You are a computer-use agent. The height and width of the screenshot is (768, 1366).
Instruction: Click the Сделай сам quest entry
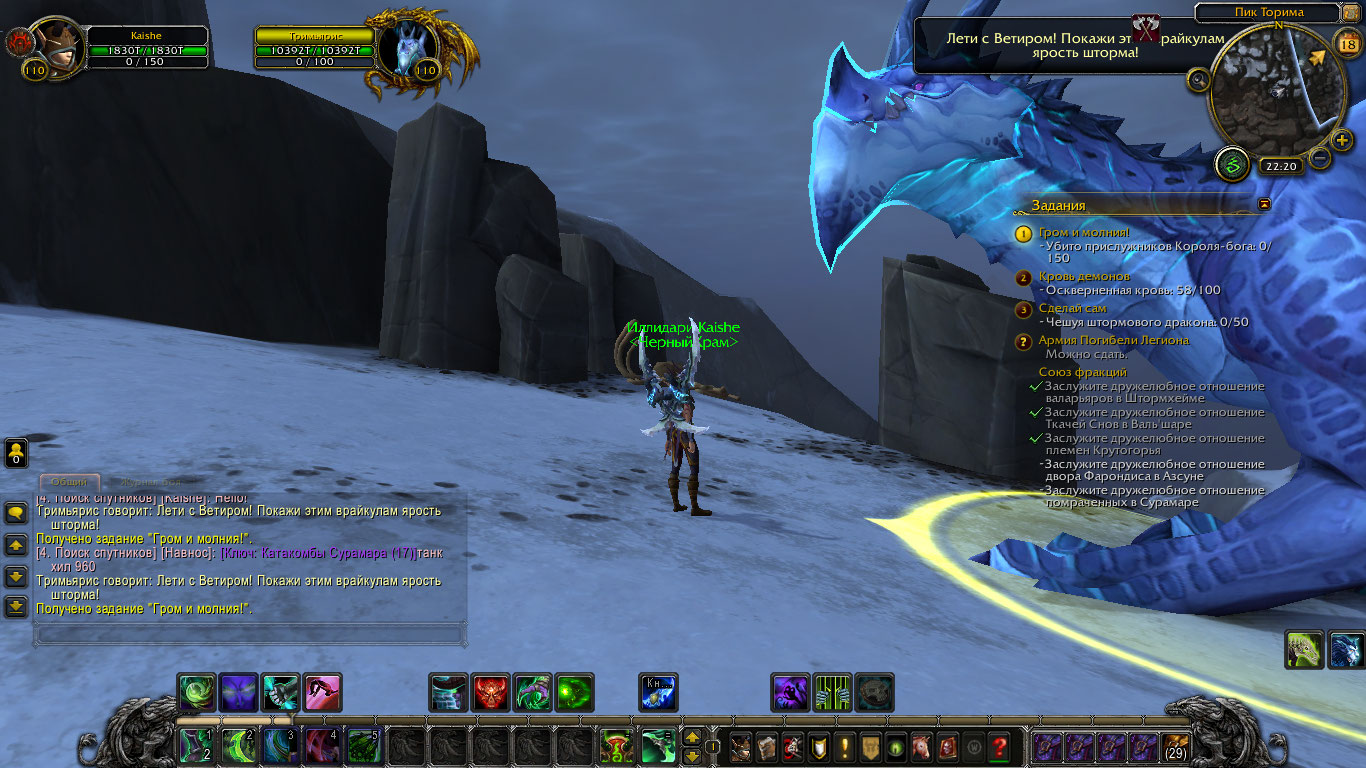coord(1072,309)
